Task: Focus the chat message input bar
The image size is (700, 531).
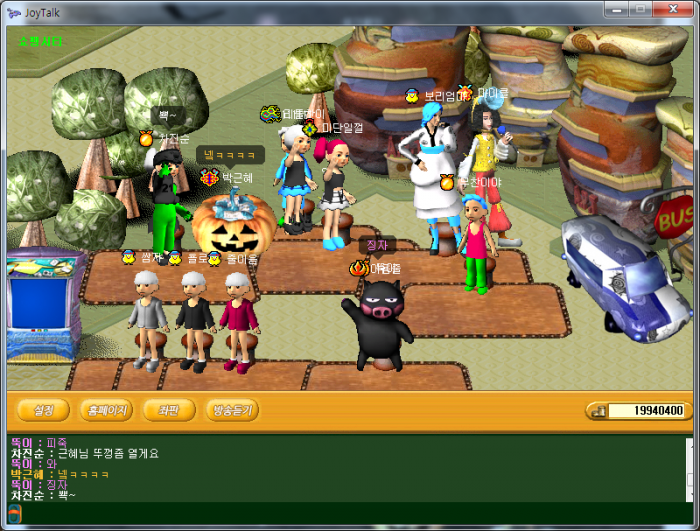Action: [x=350, y=513]
